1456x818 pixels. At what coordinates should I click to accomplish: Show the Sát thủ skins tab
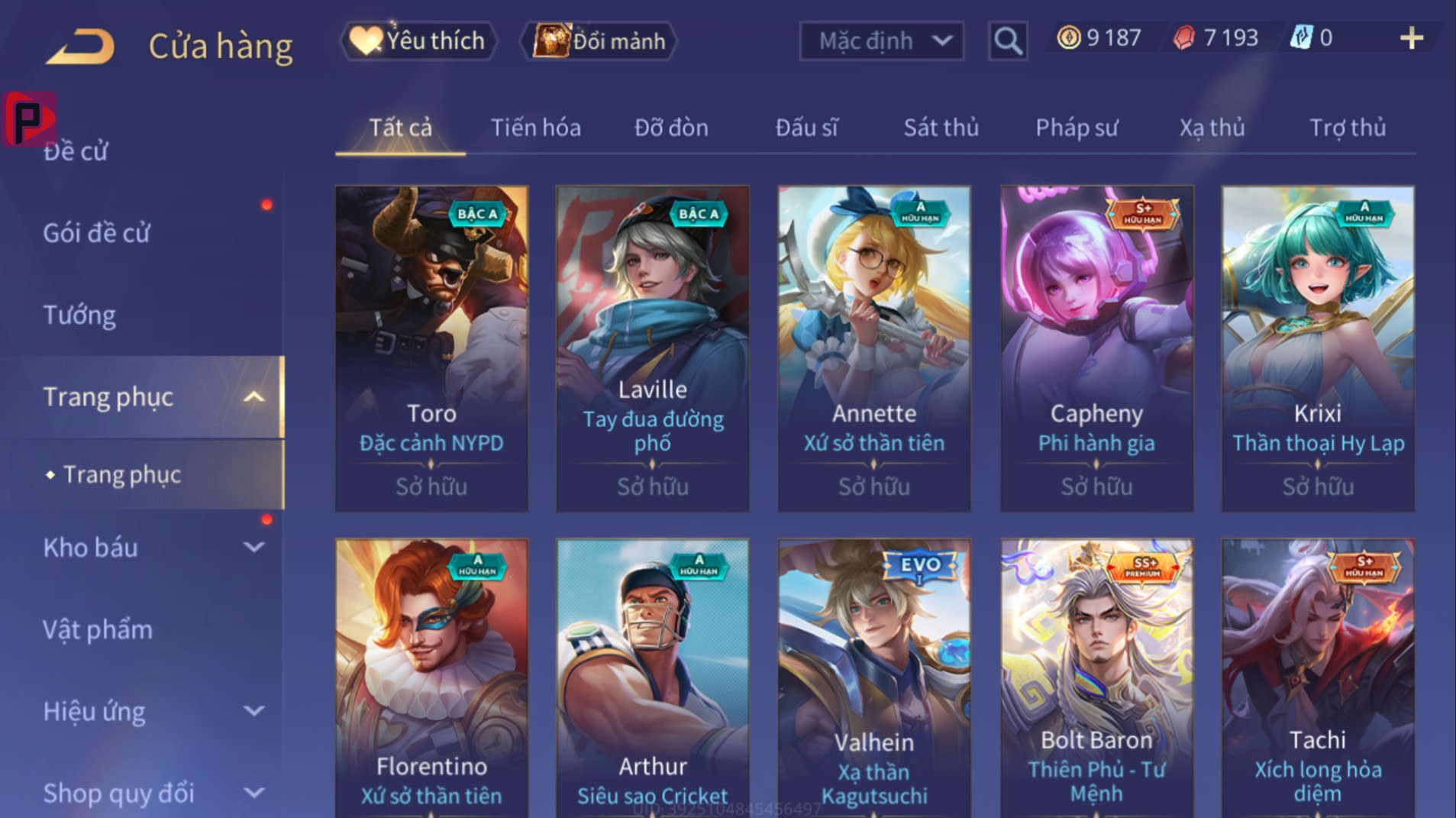pyautogui.click(x=941, y=128)
